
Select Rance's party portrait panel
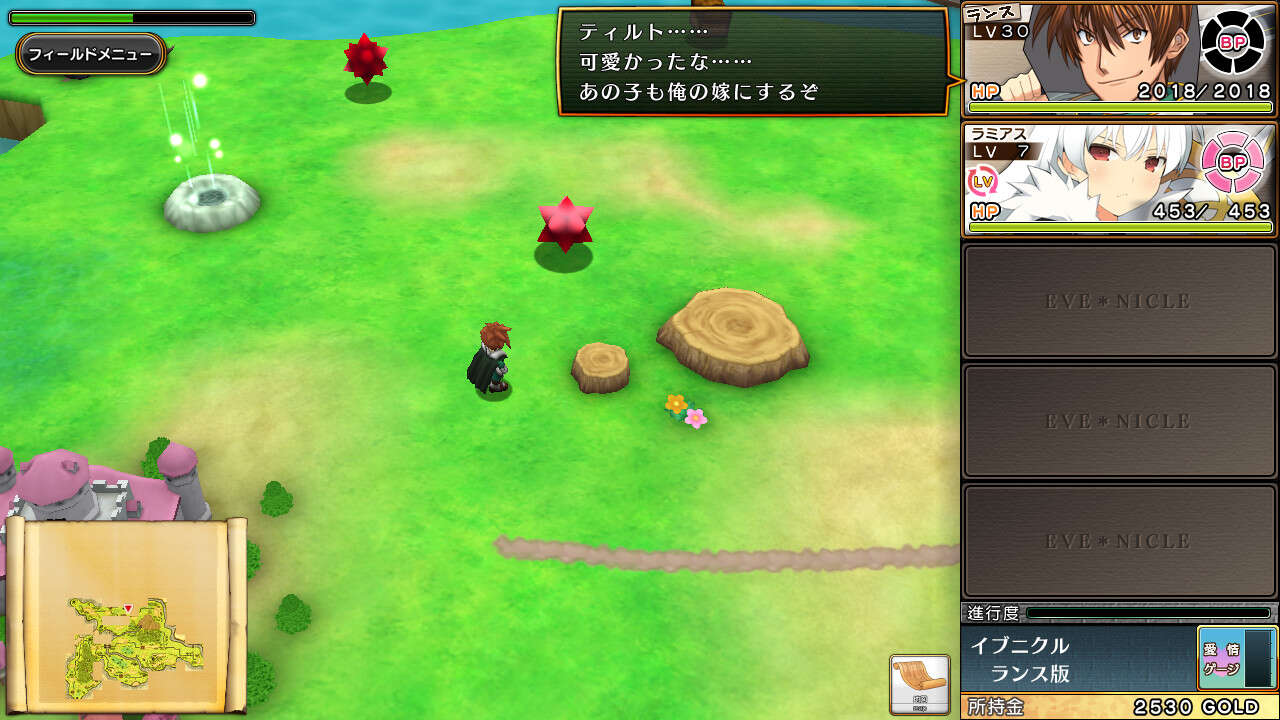pos(1090,60)
